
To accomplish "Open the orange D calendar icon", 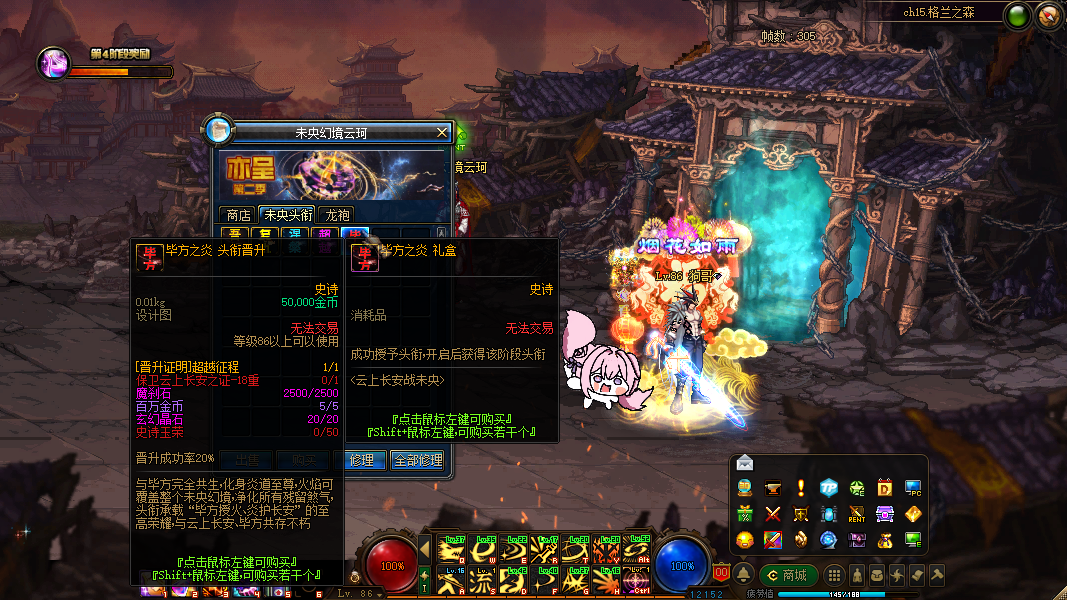I will [x=885, y=488].
